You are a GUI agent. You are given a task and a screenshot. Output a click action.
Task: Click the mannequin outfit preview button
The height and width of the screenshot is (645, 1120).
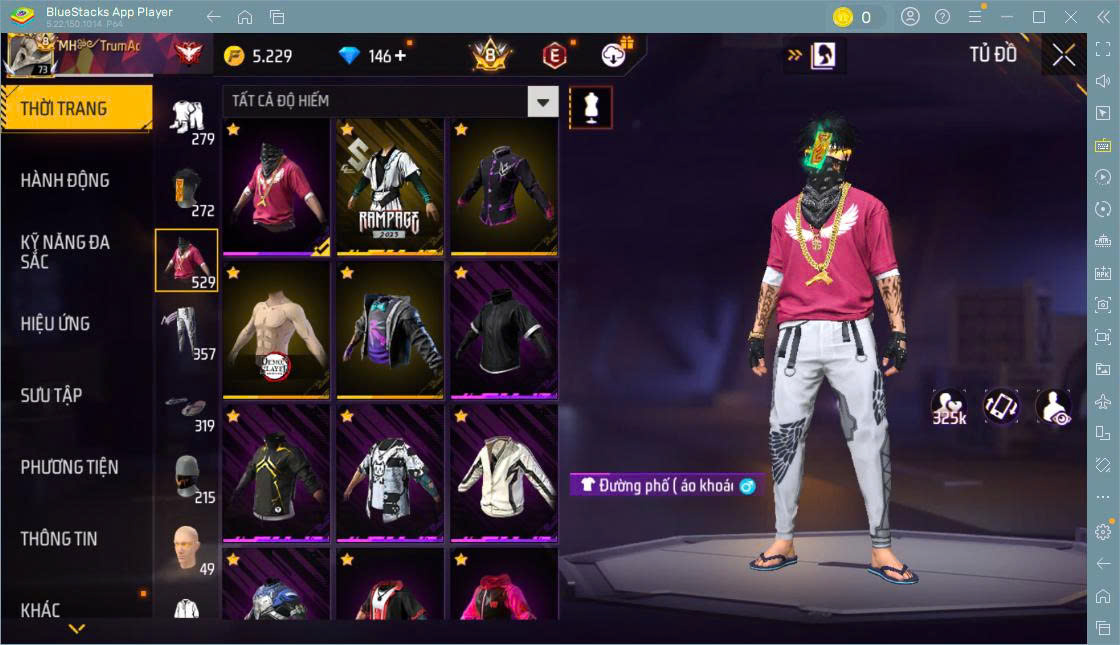tap(590, 108)
